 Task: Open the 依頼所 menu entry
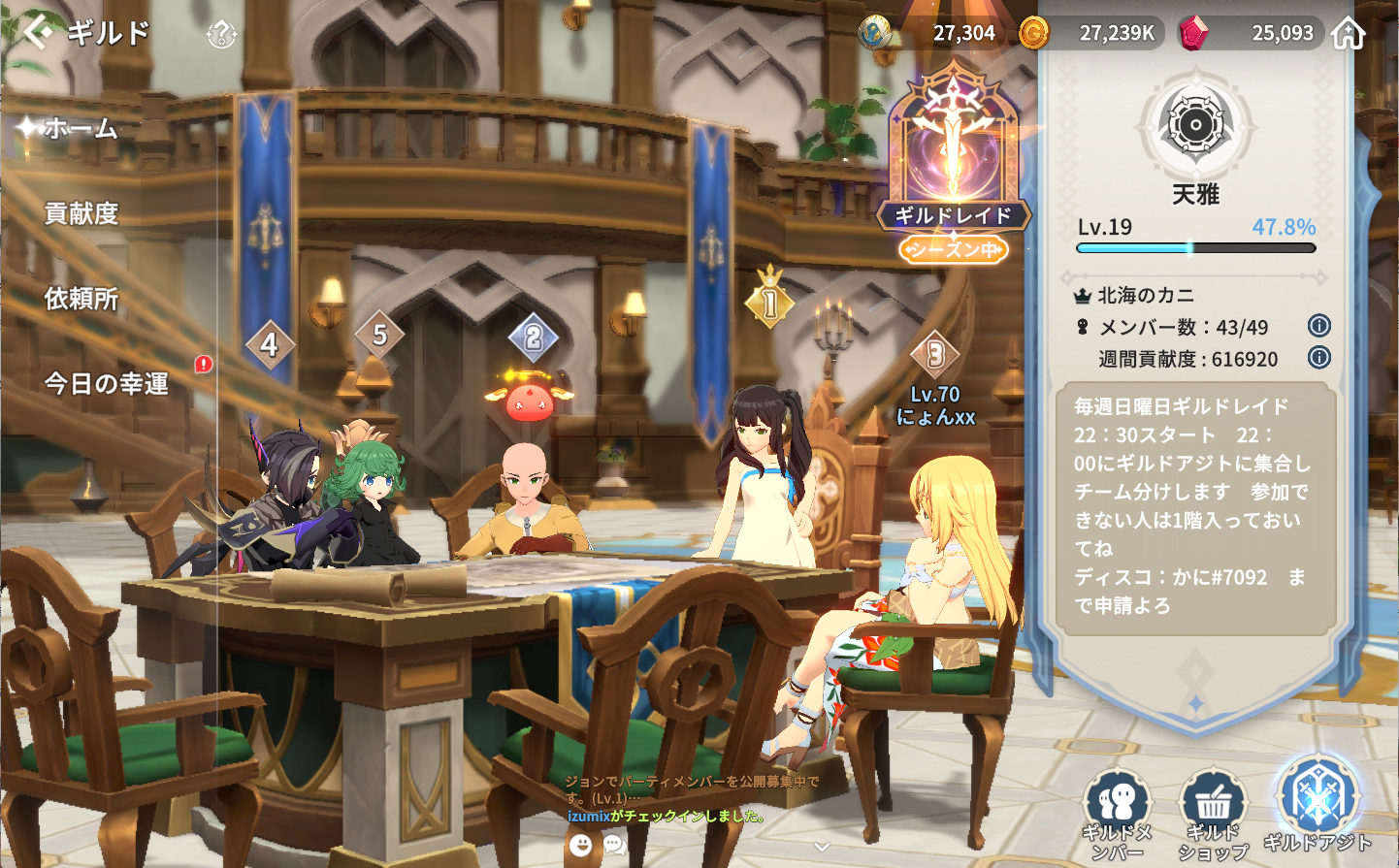[x=81, y=299]
